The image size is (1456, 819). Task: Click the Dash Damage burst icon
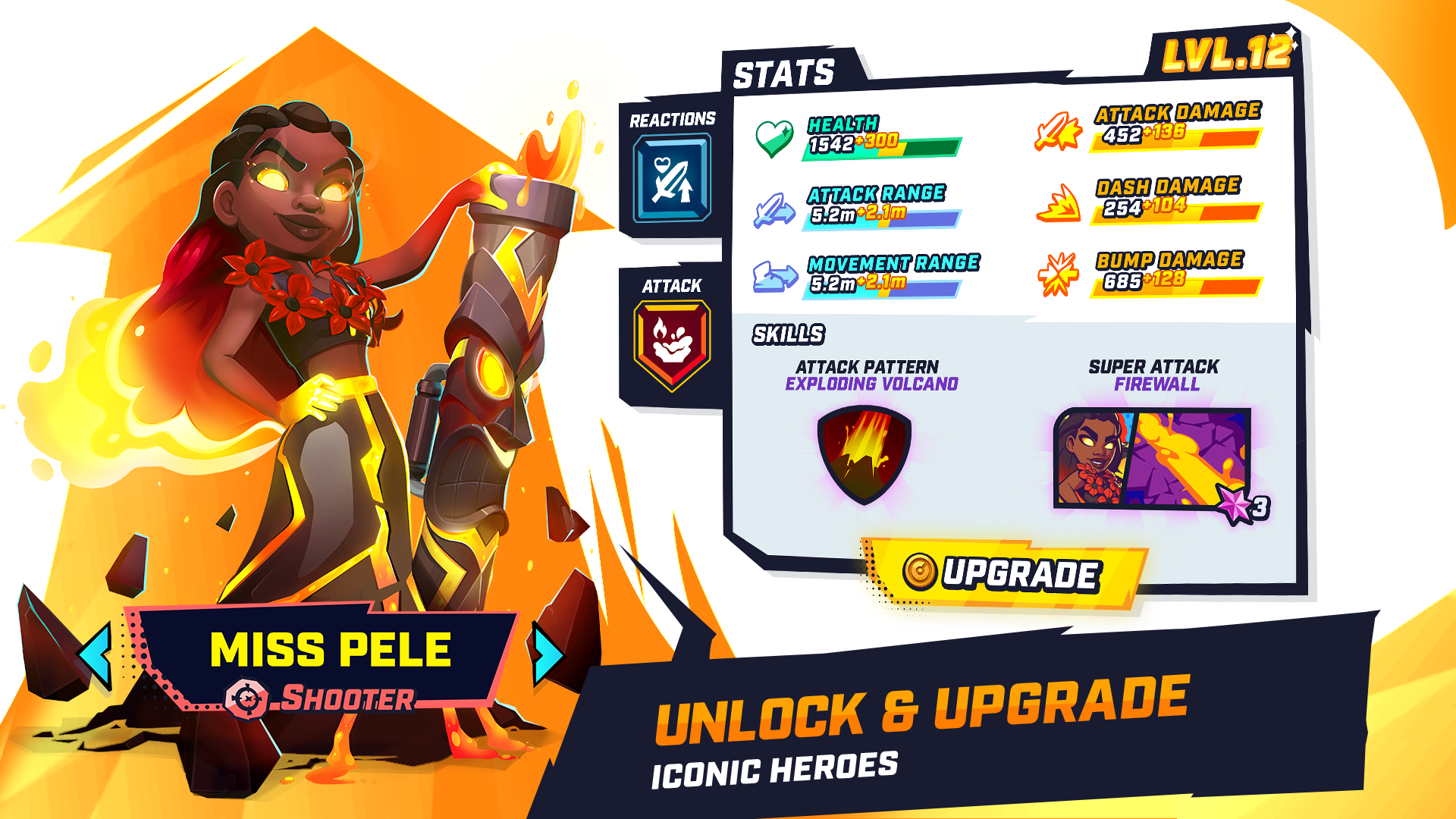[1057, 206]
